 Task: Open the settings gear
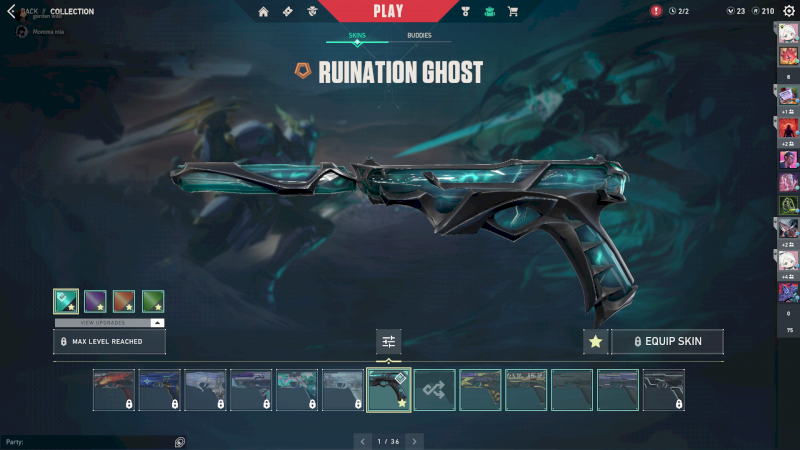tap(789, 11)
